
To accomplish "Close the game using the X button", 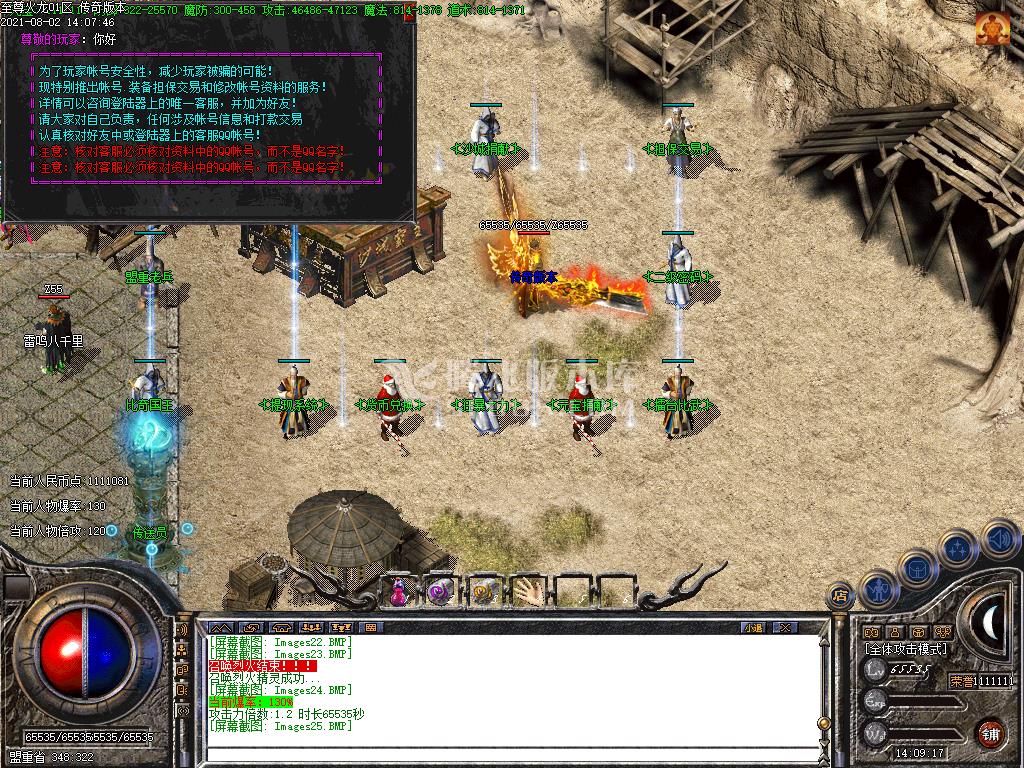I will [x=785, y=627].
